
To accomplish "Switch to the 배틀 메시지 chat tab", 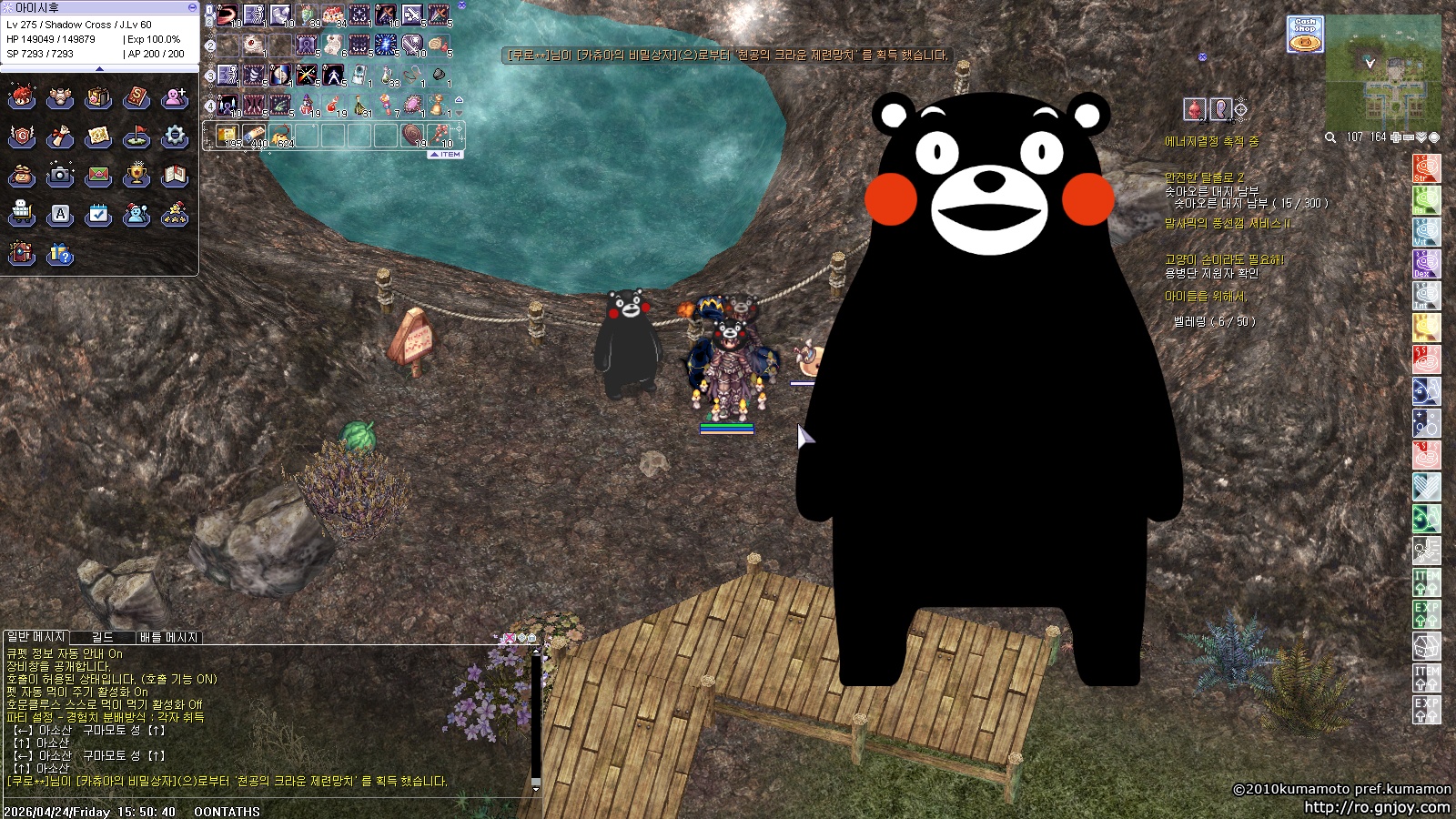I will (168, 637).
